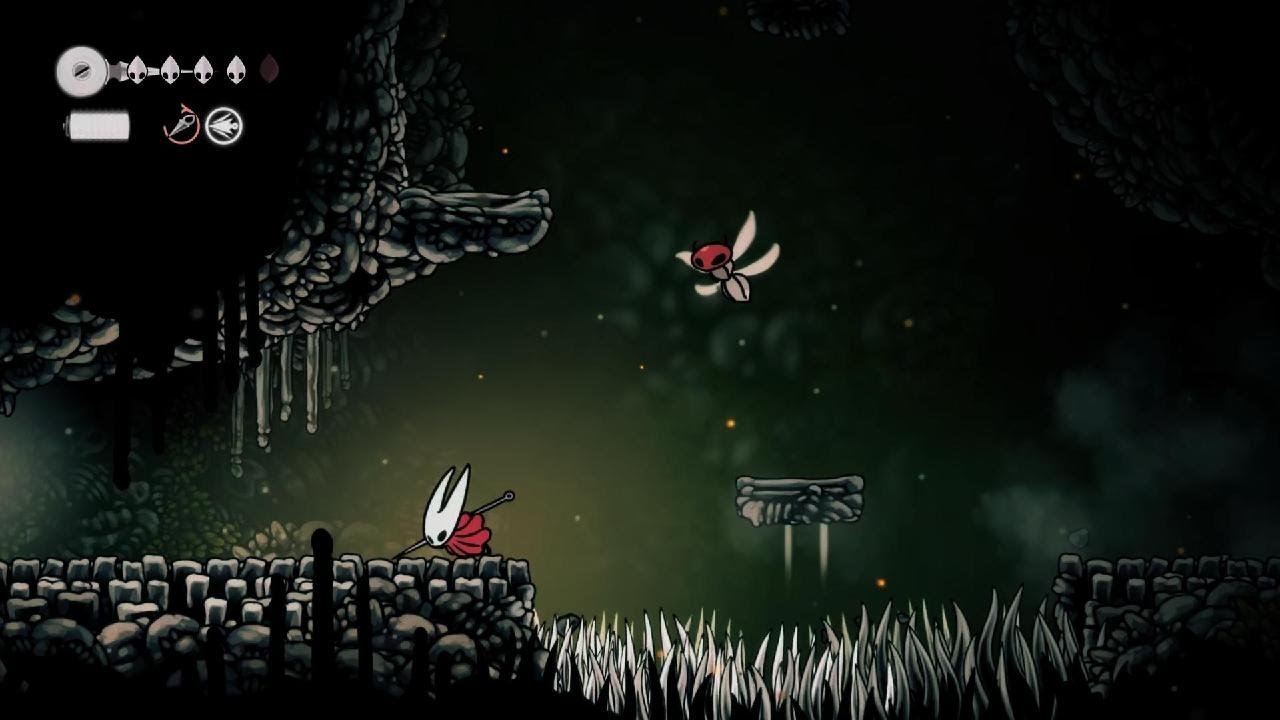Click the silk spool gauge icon
1280x720 pixels.
click(80, 70)
